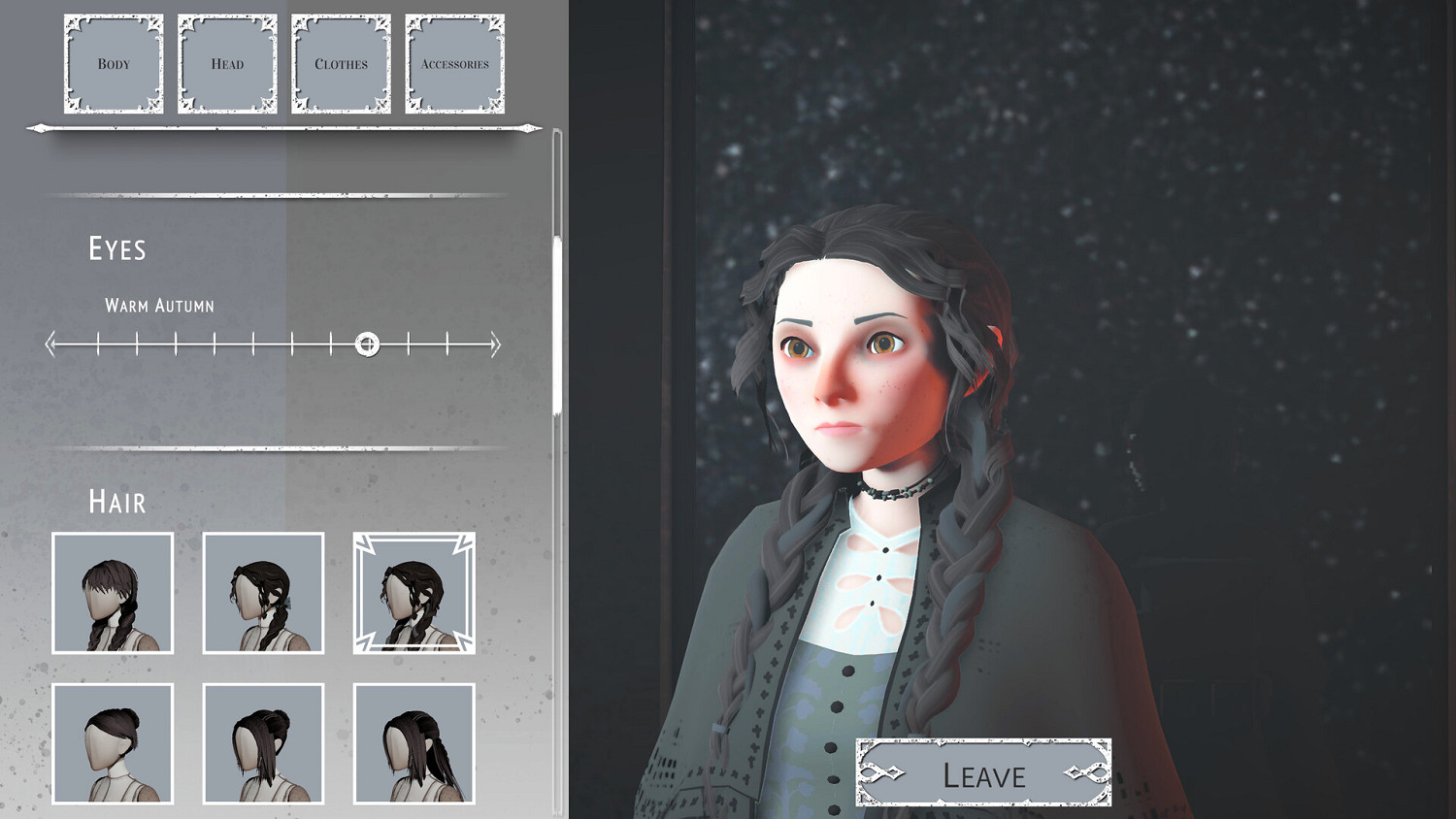This screenshot has height=819, width=1456.
Task: Click the first tick mark on the eyes slider
Action: pos(98,344)
